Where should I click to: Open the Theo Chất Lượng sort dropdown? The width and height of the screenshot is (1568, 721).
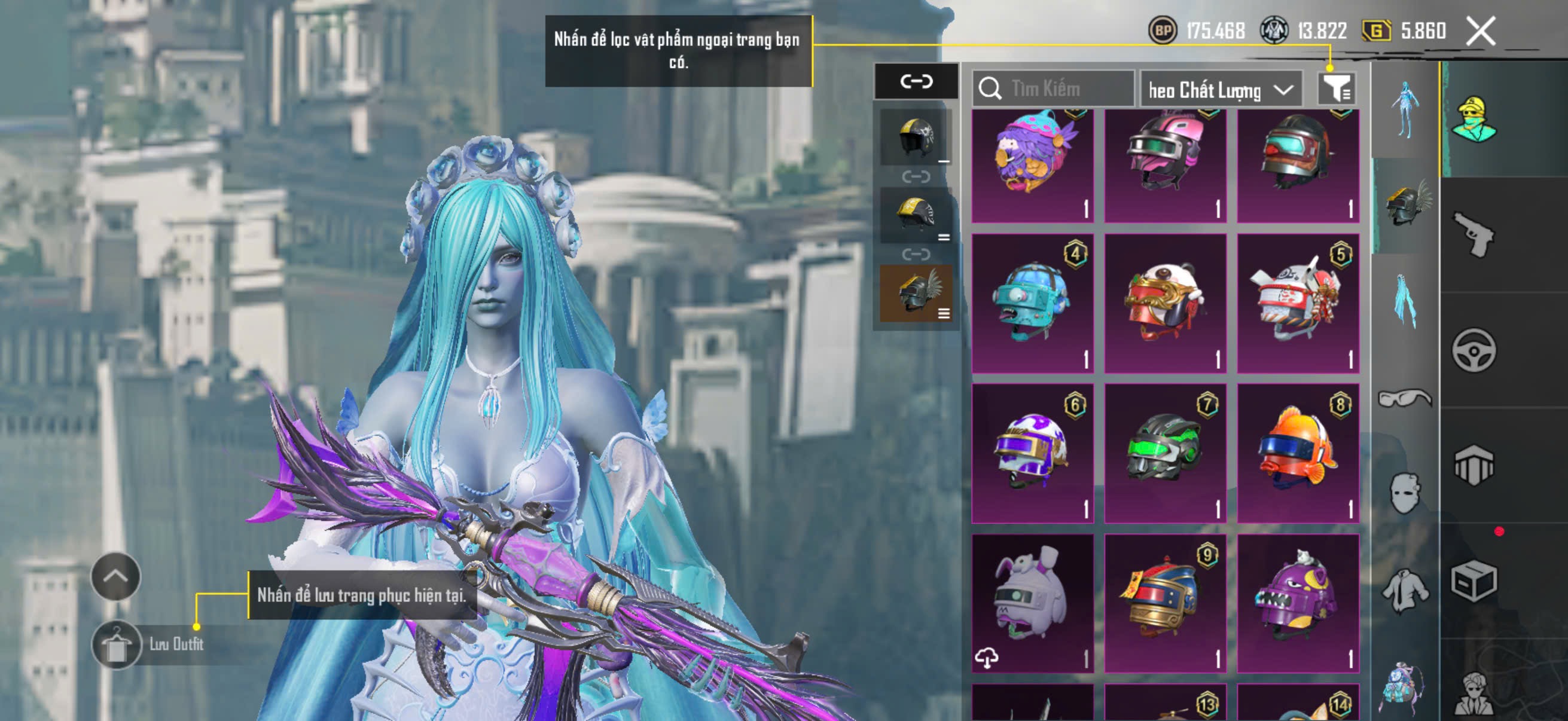tap(1221, 90)
